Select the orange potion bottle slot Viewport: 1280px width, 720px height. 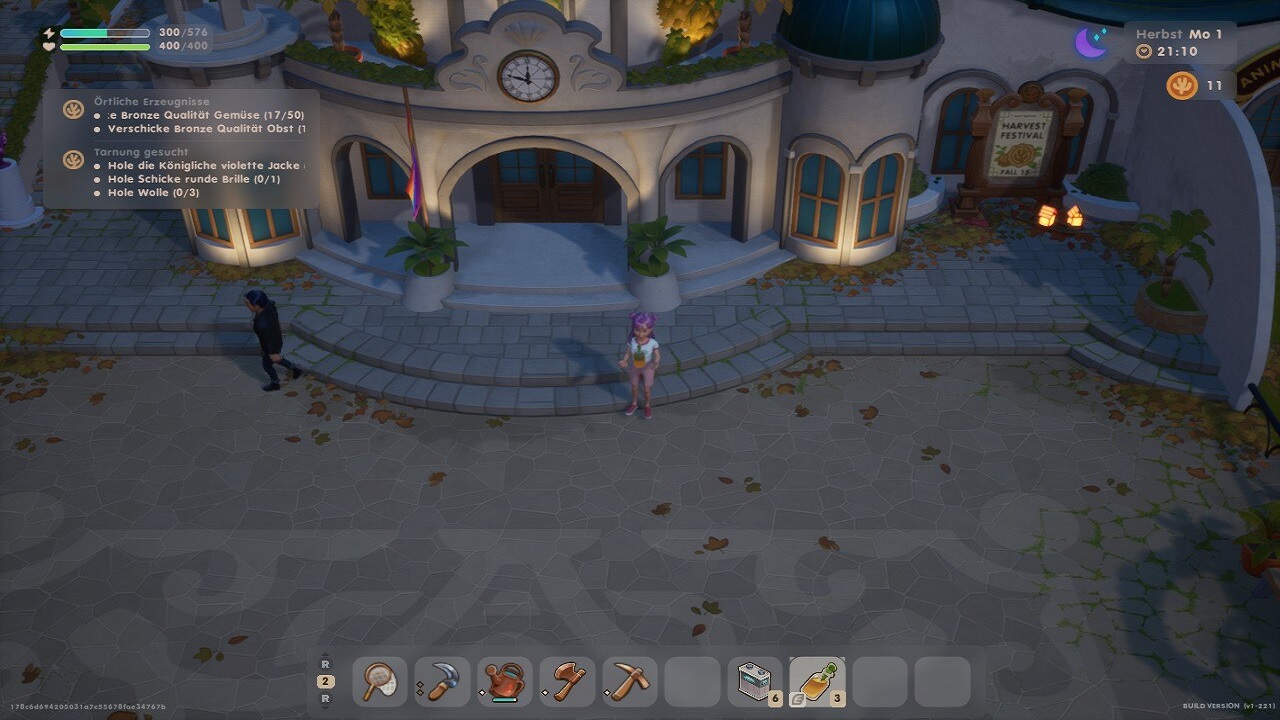point(817,682)
